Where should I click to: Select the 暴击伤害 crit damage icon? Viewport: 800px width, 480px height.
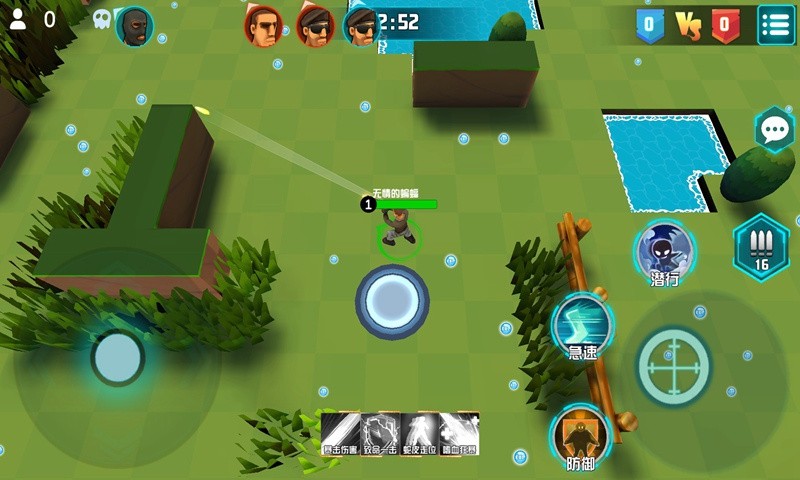(340, 433)
